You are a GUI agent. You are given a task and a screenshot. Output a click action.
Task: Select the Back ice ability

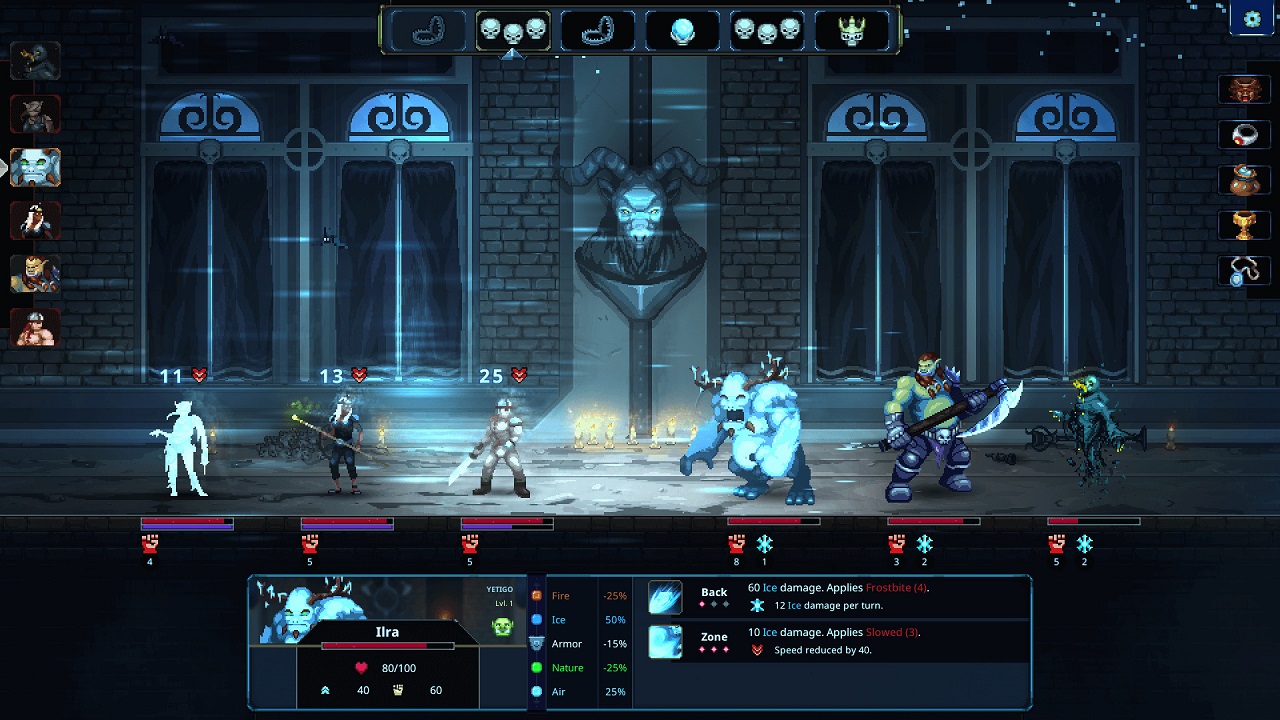coord(666,597)
